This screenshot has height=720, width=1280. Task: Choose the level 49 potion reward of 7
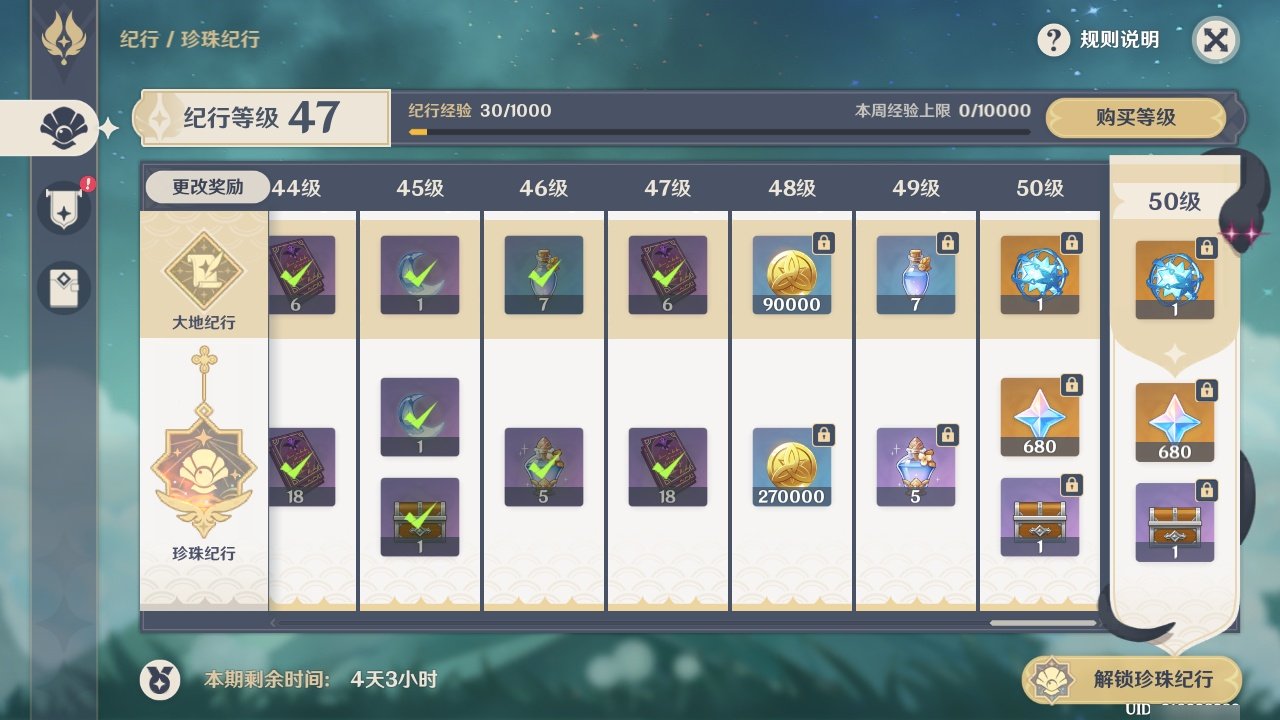click(x=915, y=275)
